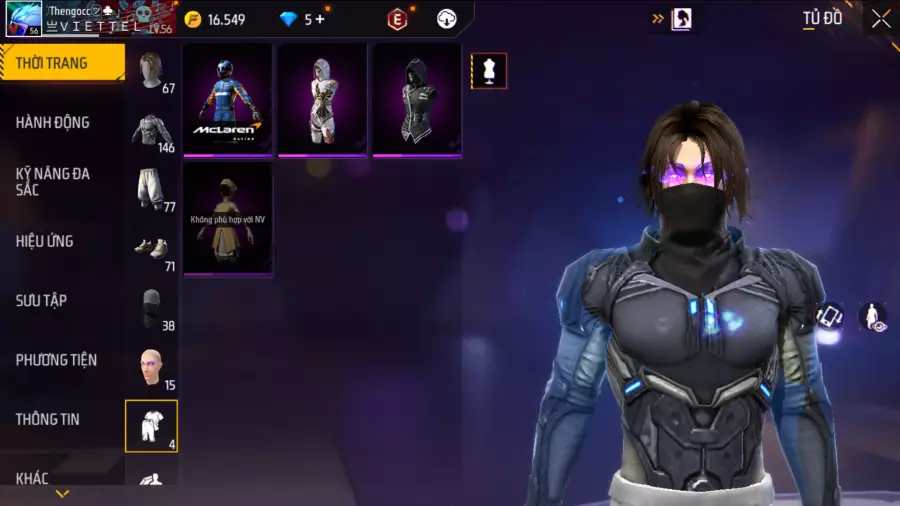The image size is (900, 506).
Task: Open the THÔNG TIN tab
Action: (48, 419)
